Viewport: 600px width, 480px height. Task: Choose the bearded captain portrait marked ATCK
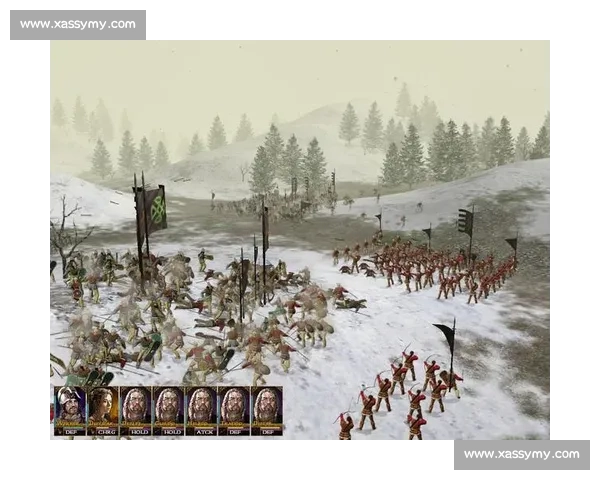point(201,408)
